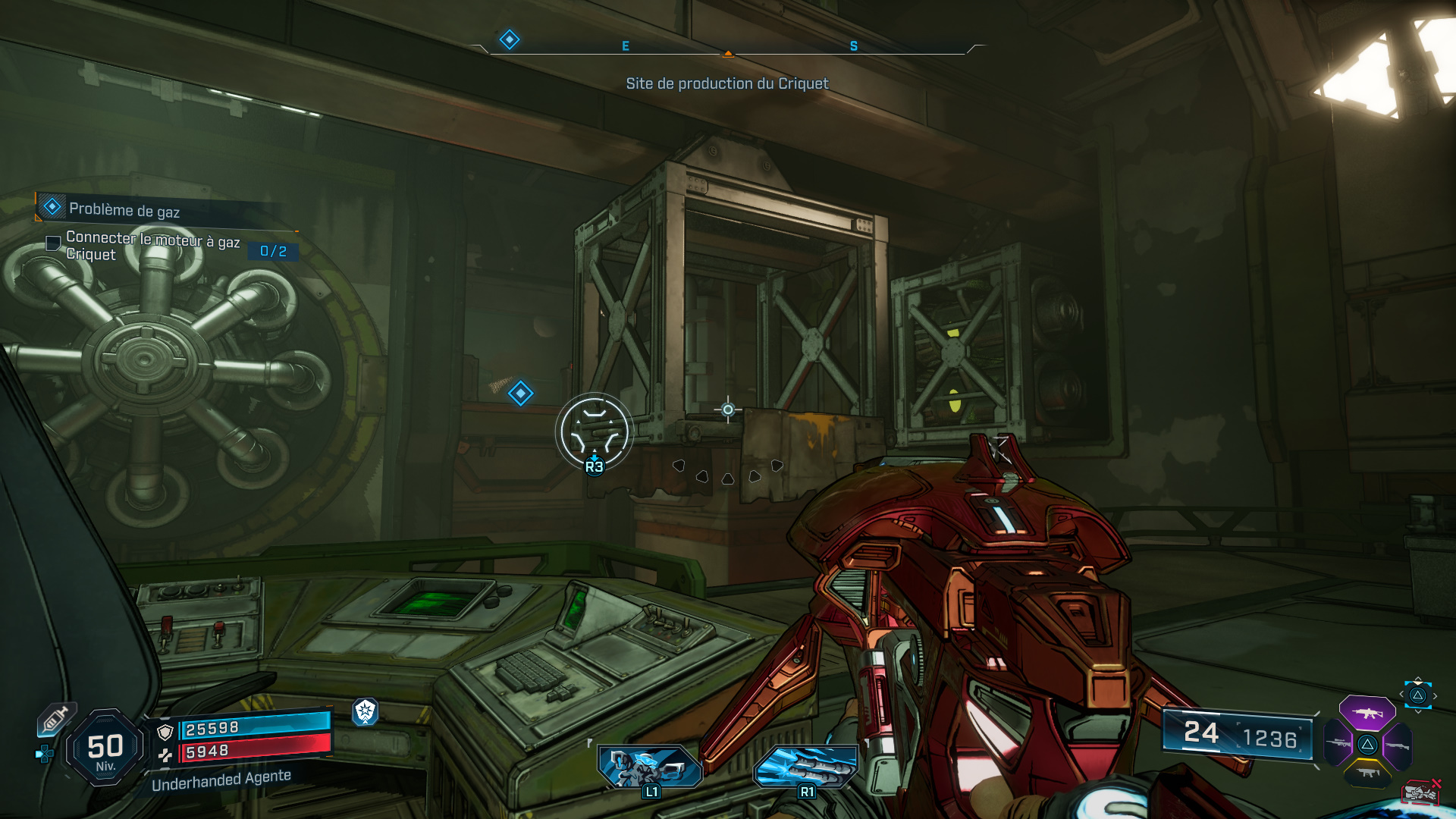The height and width of the screenshot is (819, 1456).
Task: Expand the down arrow under the triangle swap icon
Action: pos(1417,711)
